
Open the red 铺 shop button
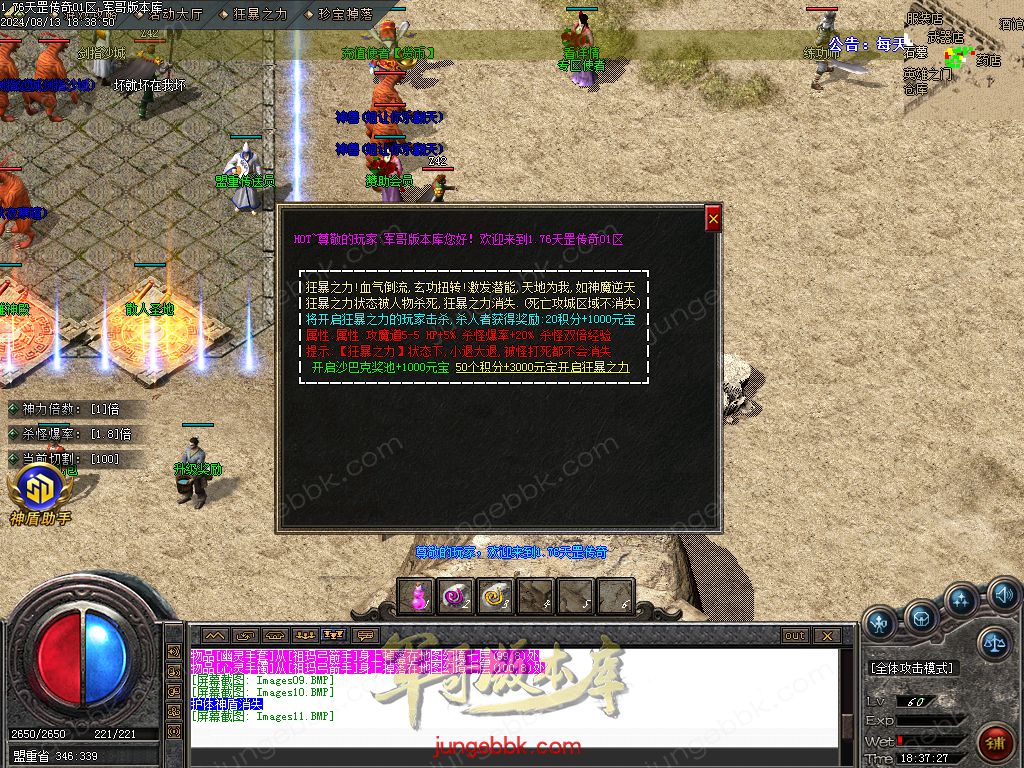(x=996, y=744)
